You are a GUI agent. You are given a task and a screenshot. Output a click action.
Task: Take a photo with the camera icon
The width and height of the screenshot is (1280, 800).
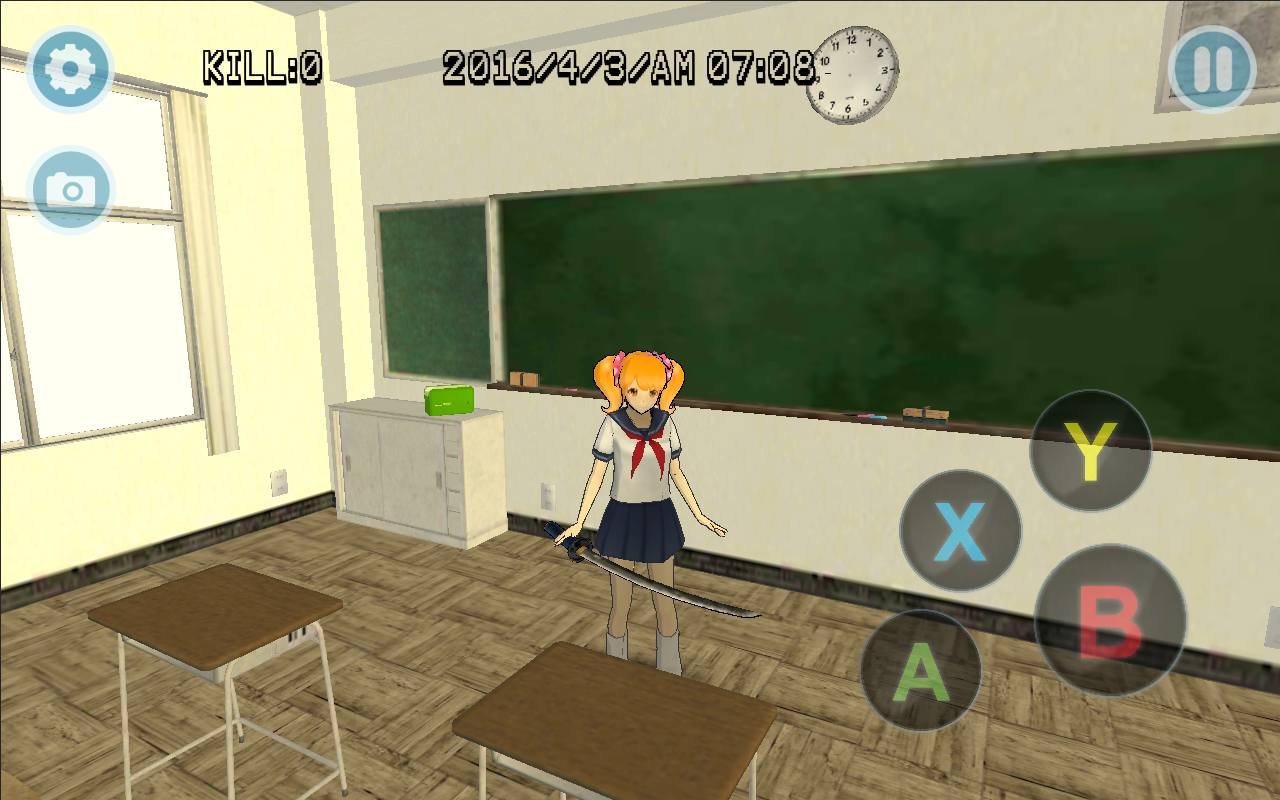70,188
